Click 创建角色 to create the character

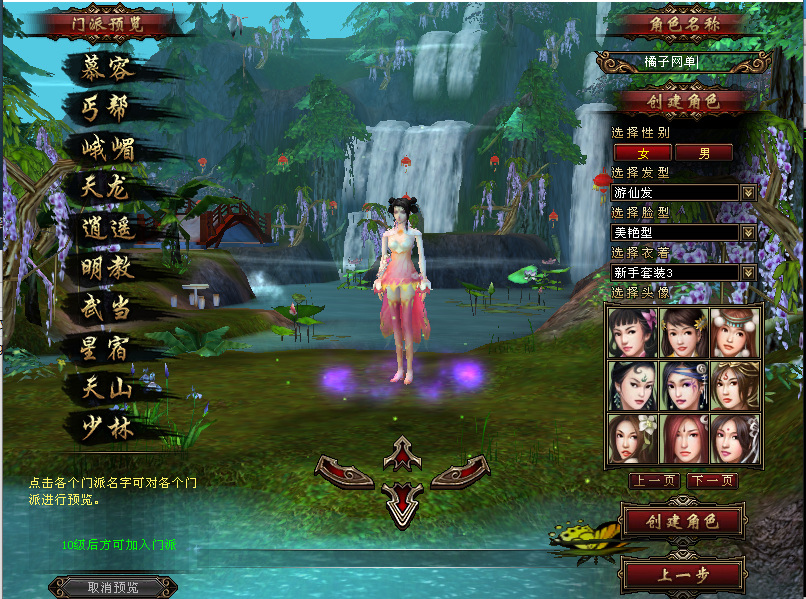click(681, 521)
